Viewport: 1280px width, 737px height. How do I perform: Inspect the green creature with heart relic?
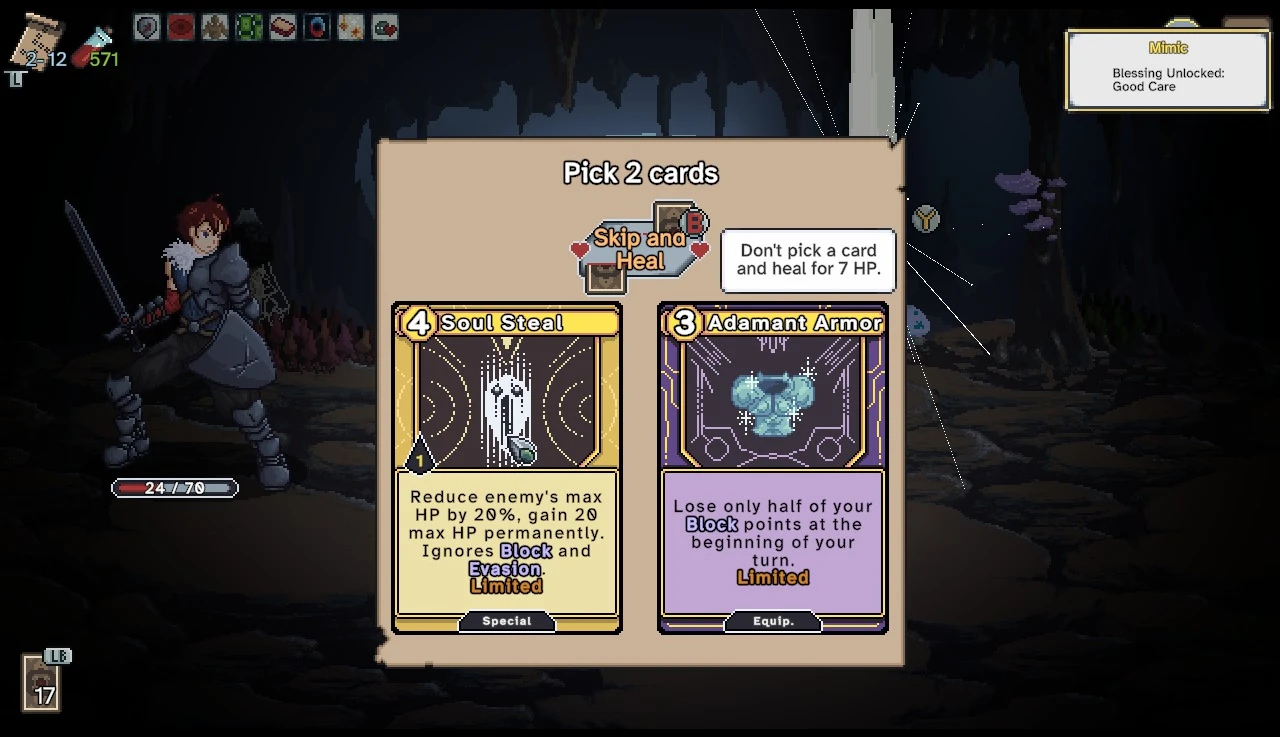coord(385,27)
